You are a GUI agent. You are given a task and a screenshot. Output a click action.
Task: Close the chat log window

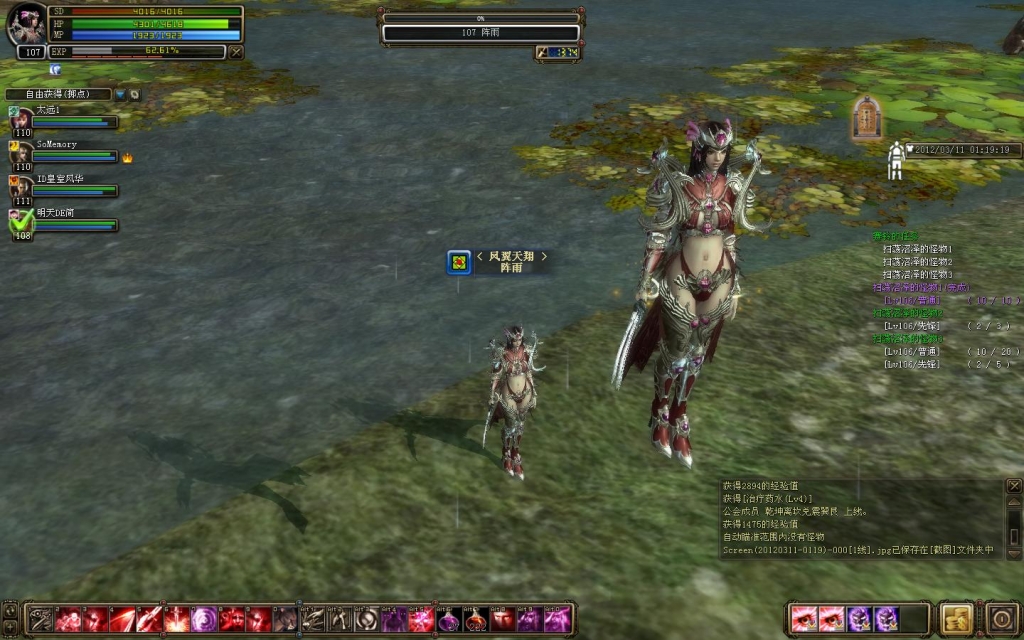click(x=1013, y=486)
